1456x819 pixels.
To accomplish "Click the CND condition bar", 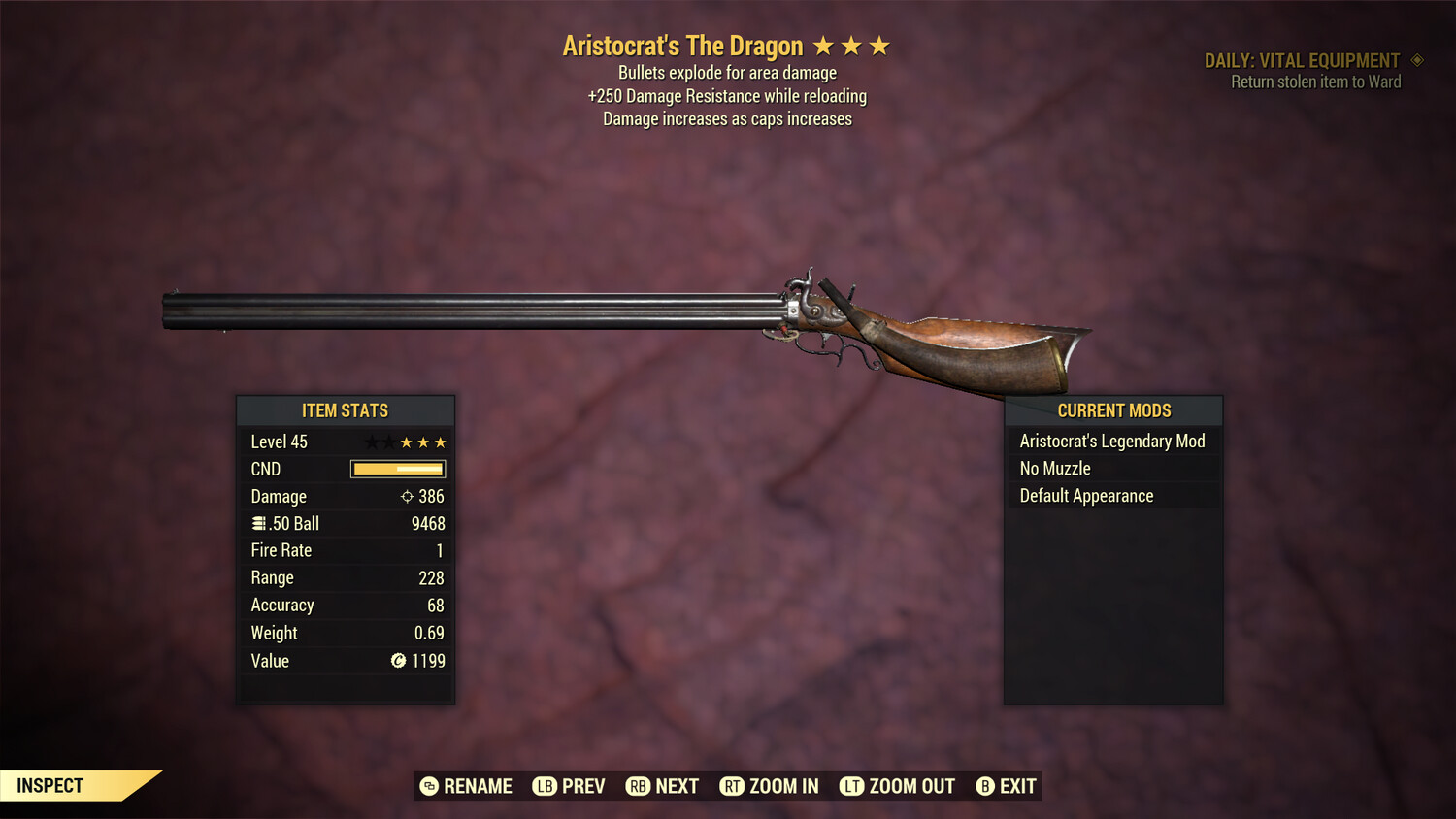I will click(x=396, y=469).
